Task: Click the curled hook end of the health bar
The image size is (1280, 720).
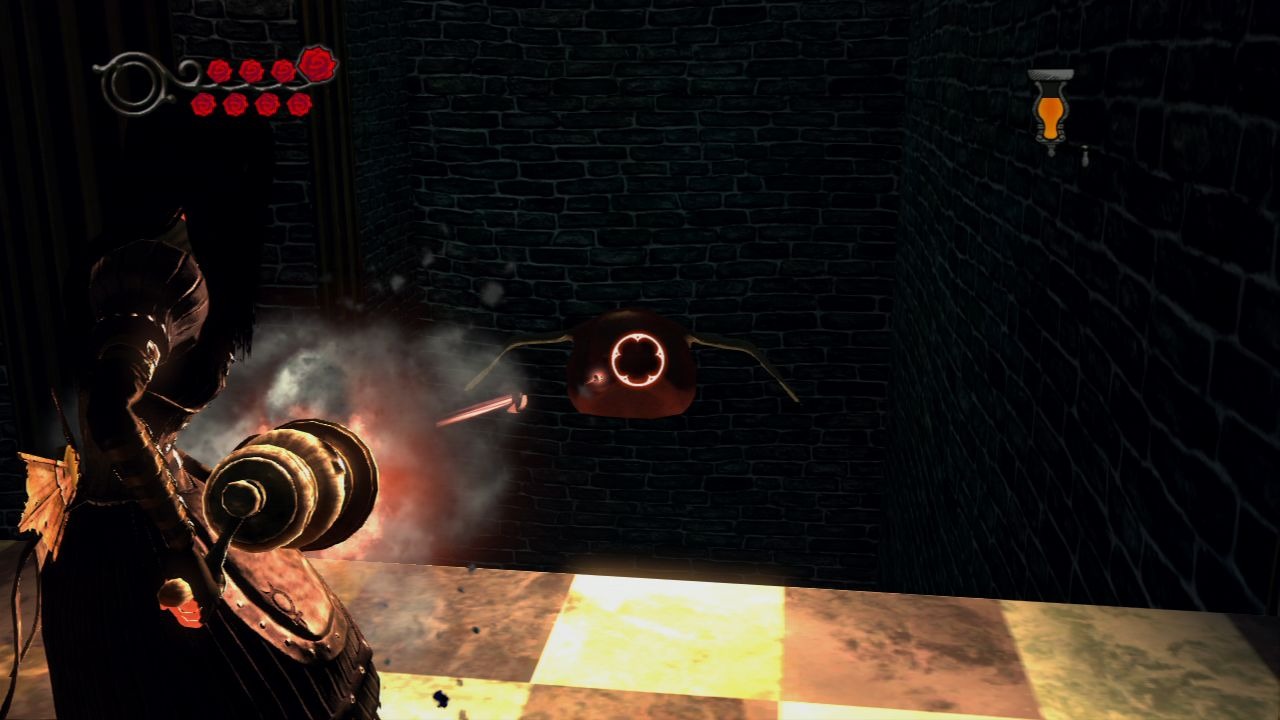Action: [96, 70]
